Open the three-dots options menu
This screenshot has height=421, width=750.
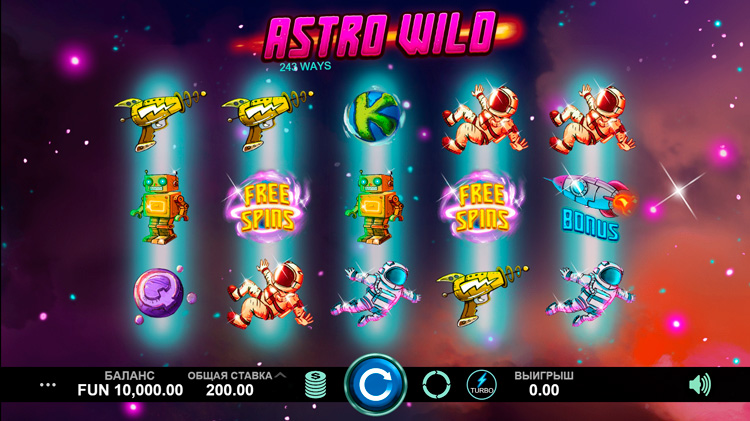pos(48,384)
